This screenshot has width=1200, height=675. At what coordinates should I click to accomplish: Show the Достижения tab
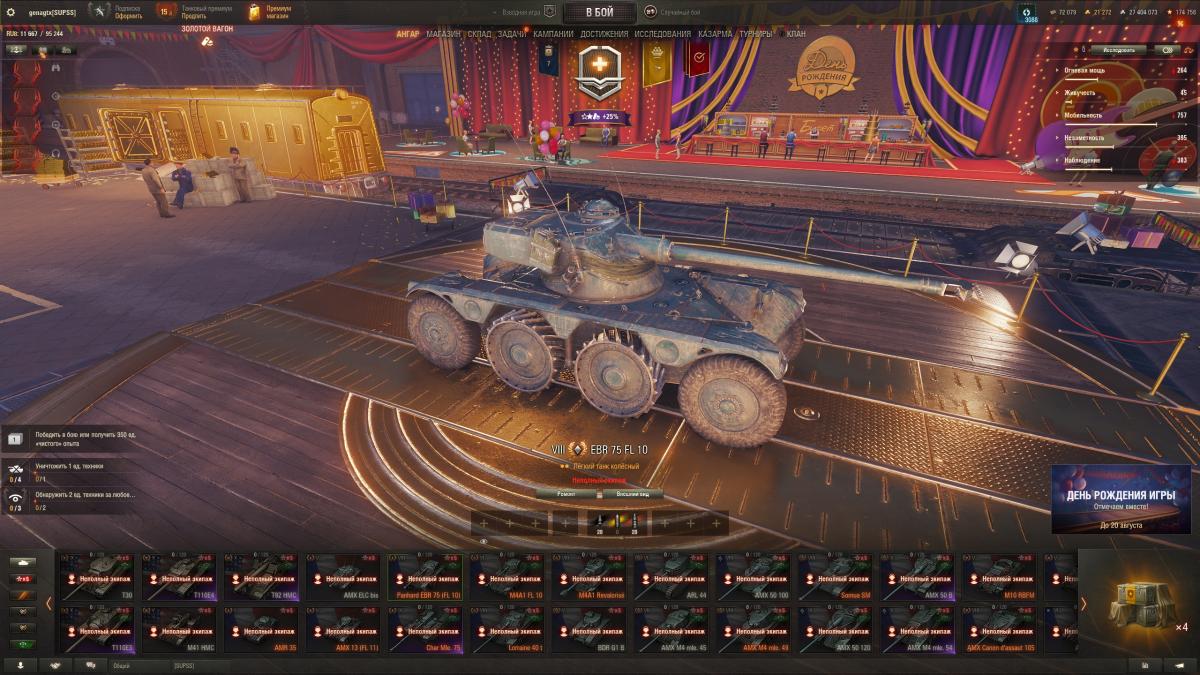tap(604, 34)
